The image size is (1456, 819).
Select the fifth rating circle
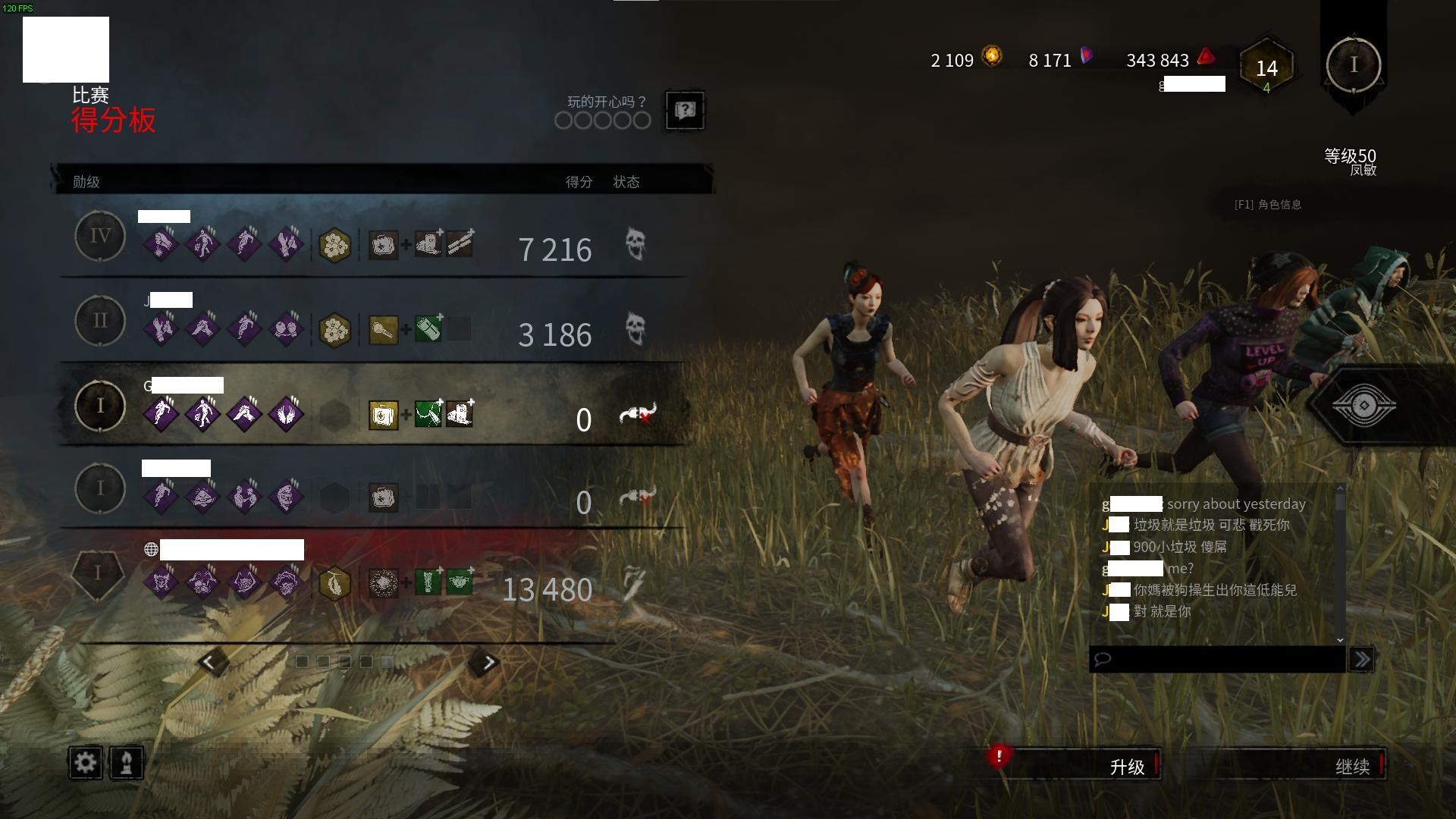pos(643,121)
